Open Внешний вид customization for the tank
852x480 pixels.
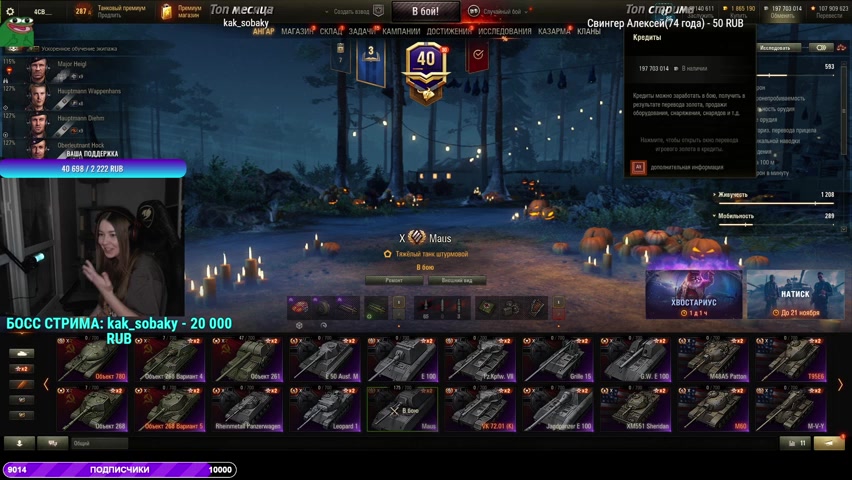tap(450, 281)
